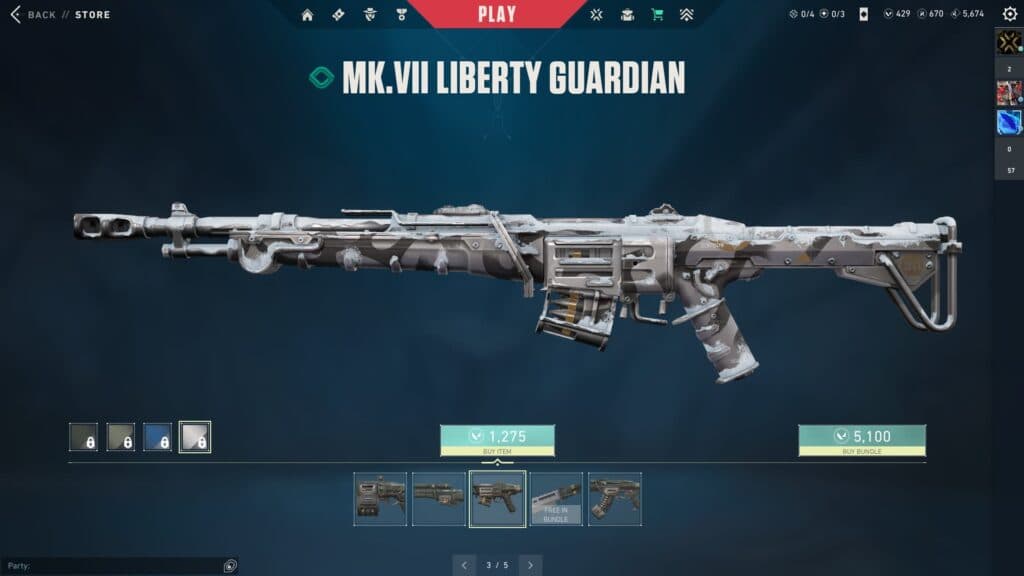The width and height of the screenshot is (1024, 576).
Task: Click the blue spray icon in the right sidebar
Action: point(1008,122)
